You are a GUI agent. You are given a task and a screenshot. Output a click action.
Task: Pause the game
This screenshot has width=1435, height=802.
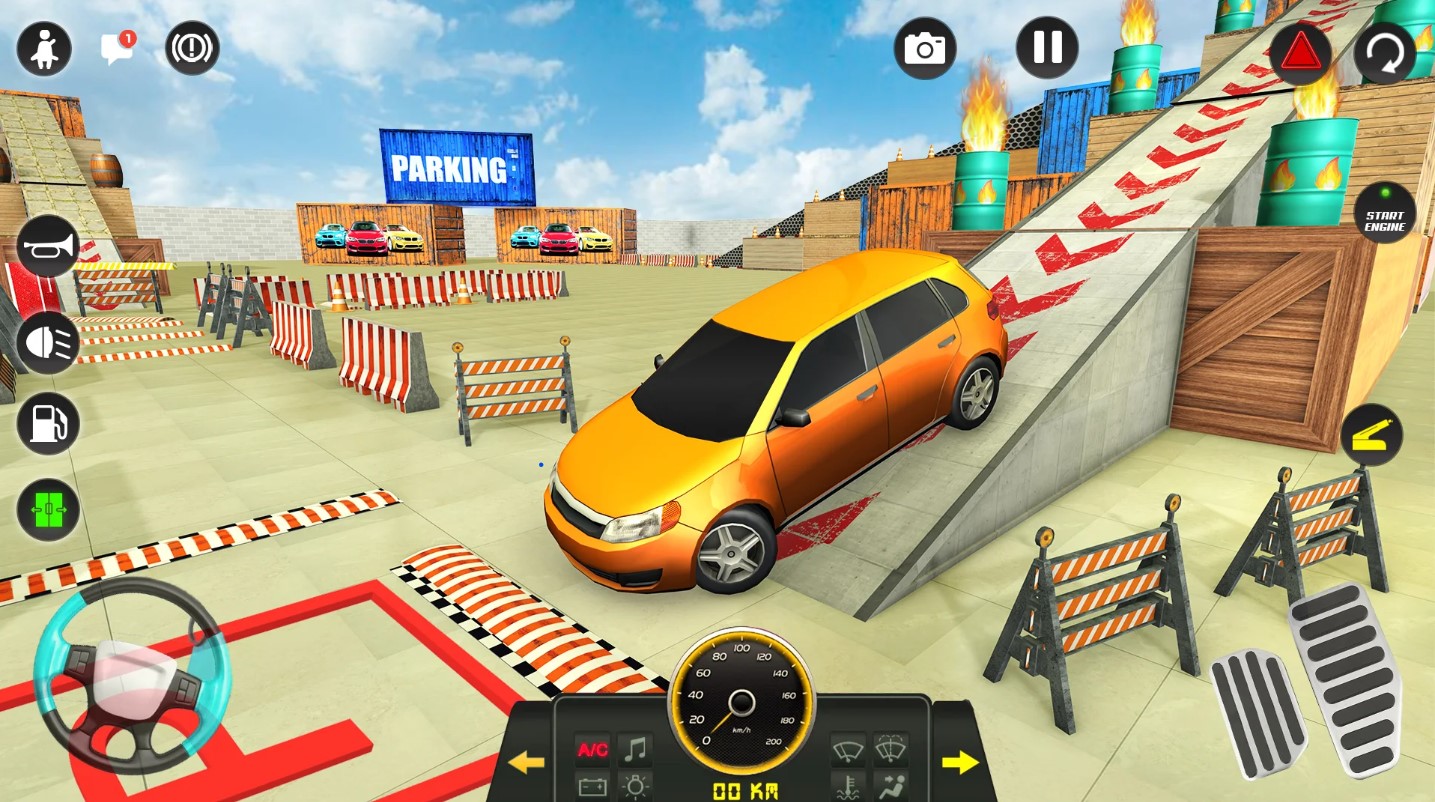(x=1047, y=48)
